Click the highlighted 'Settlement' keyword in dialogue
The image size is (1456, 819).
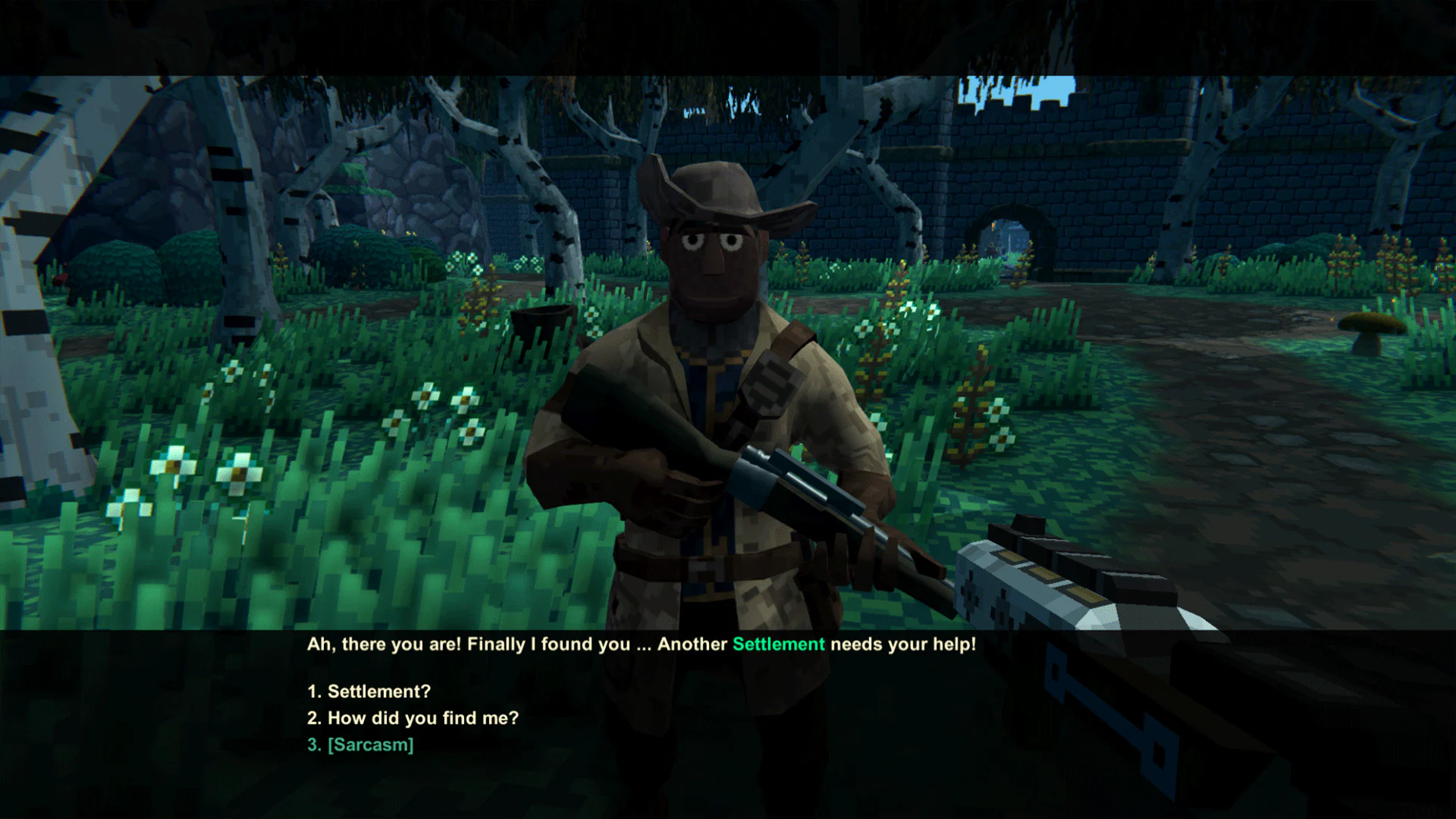[778, 644]
